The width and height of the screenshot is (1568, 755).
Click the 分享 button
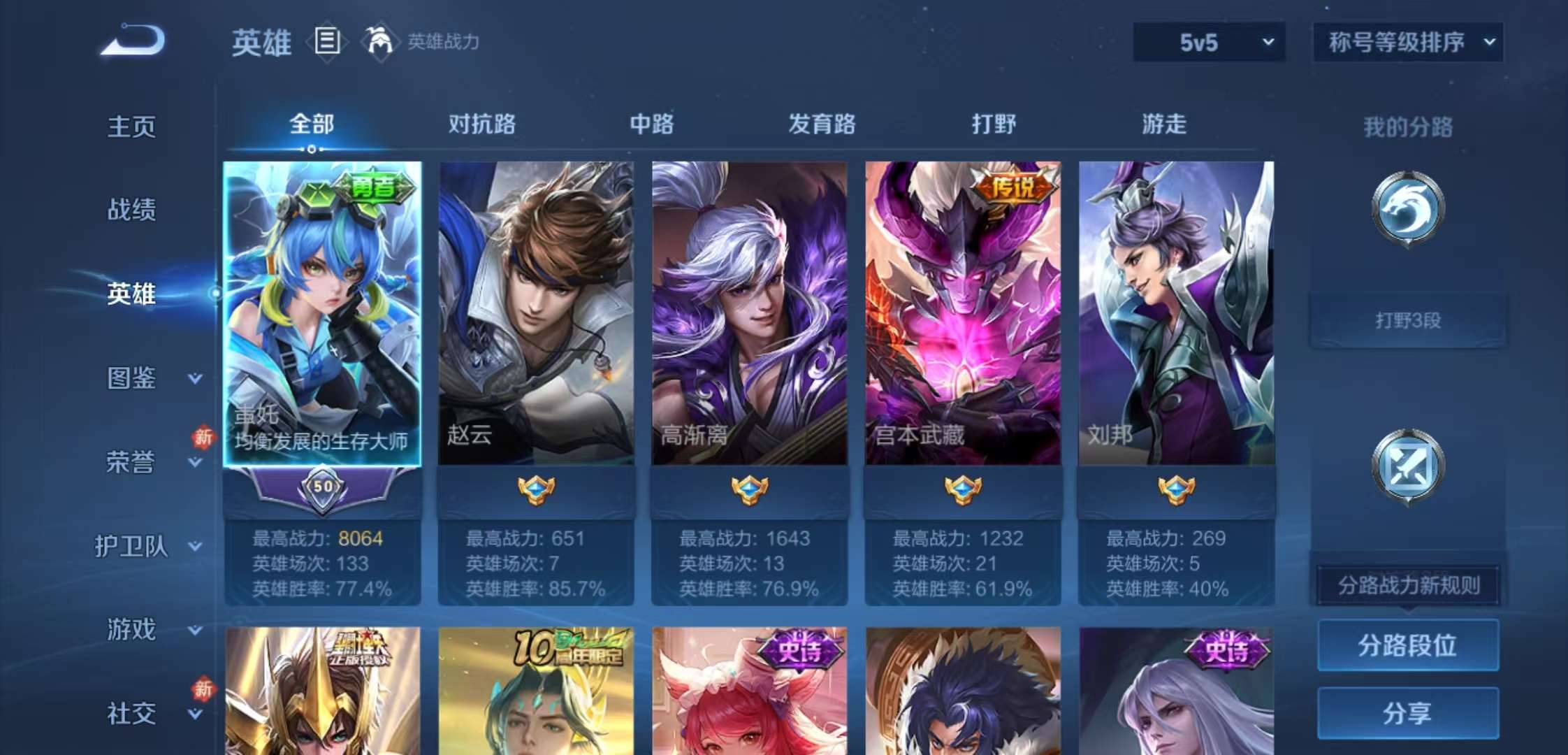1408,712
